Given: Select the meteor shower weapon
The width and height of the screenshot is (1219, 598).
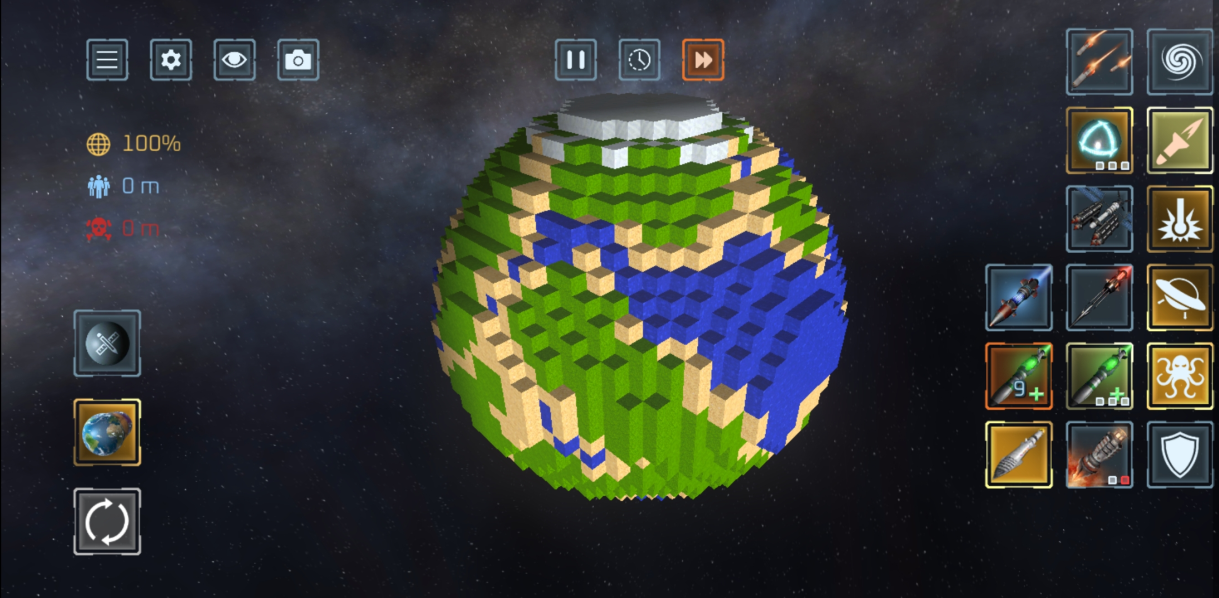Looking at the screenshot, I should pyautogui.click(x=1099, y=61).
